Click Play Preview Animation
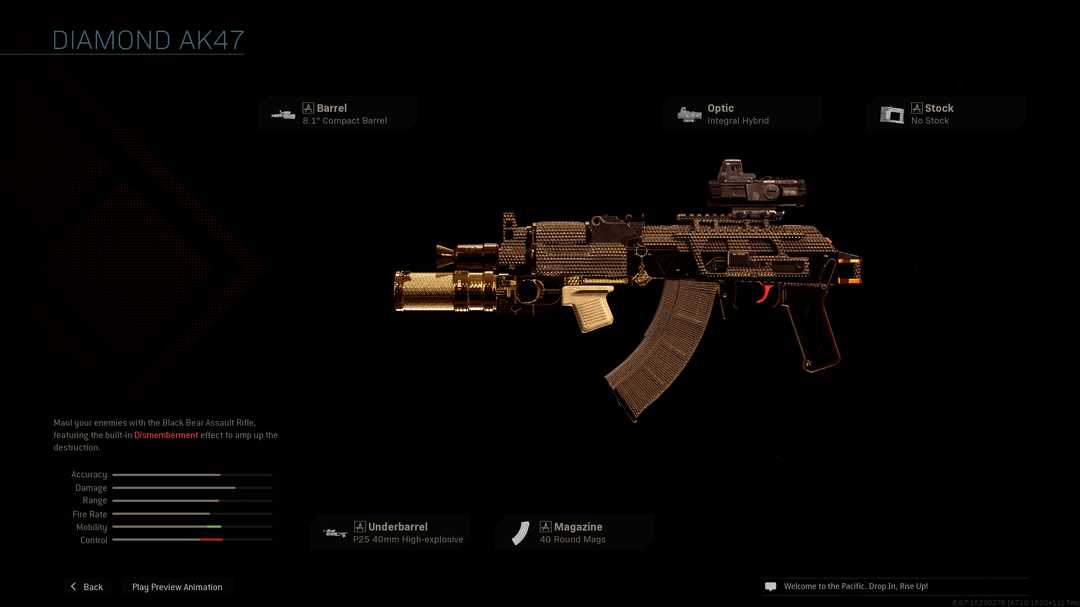 coord(177,587)
